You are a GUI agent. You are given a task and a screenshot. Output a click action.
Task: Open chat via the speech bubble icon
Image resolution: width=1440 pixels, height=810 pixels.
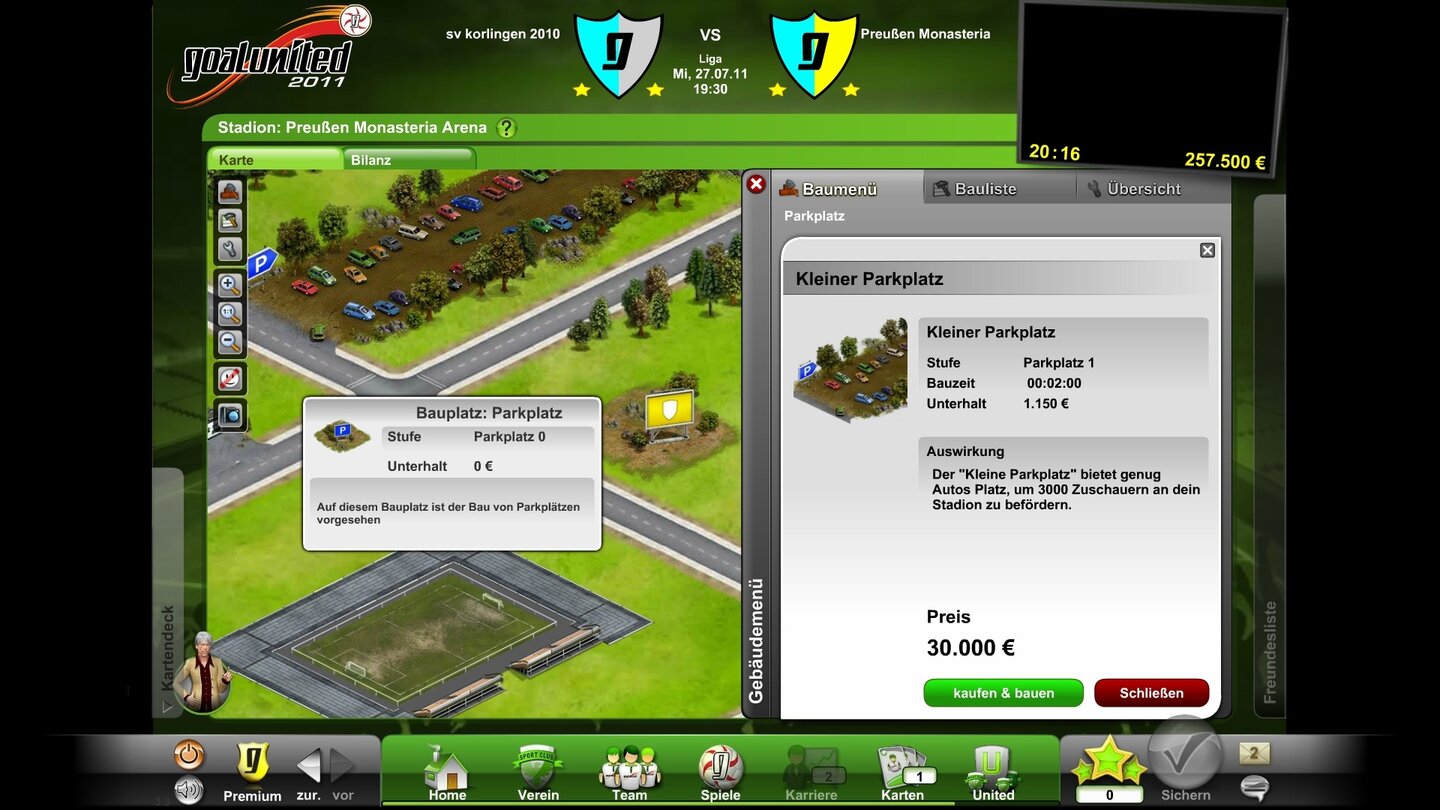1253,790
